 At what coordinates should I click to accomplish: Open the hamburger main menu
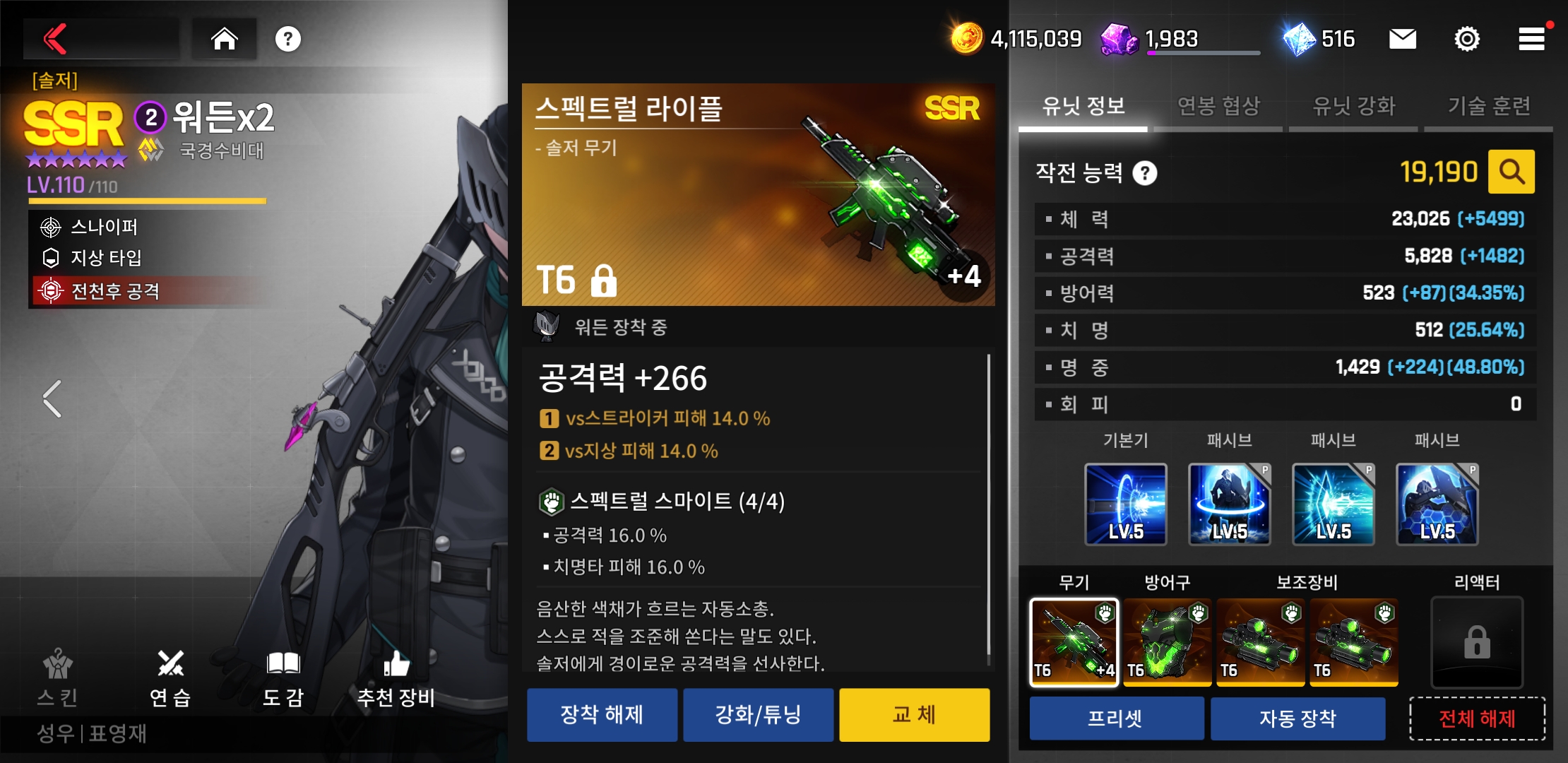pos(1531,39)
